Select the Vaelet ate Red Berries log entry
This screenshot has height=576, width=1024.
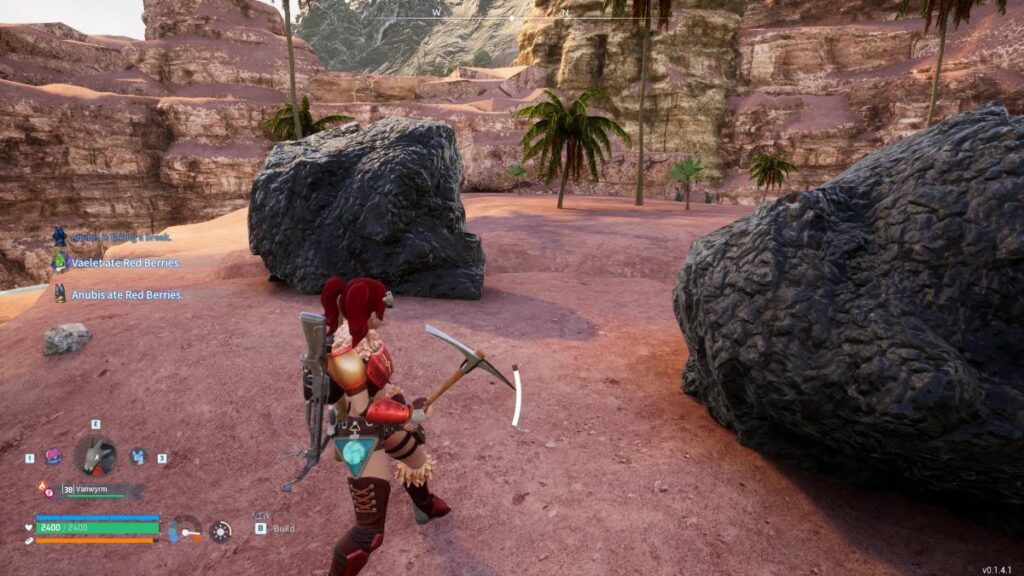click(125, 263)
